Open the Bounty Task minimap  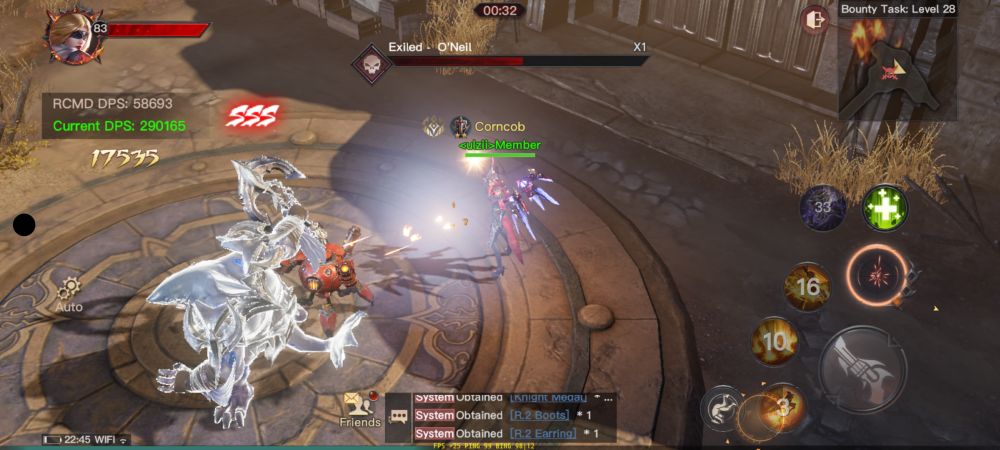[897, 68]
